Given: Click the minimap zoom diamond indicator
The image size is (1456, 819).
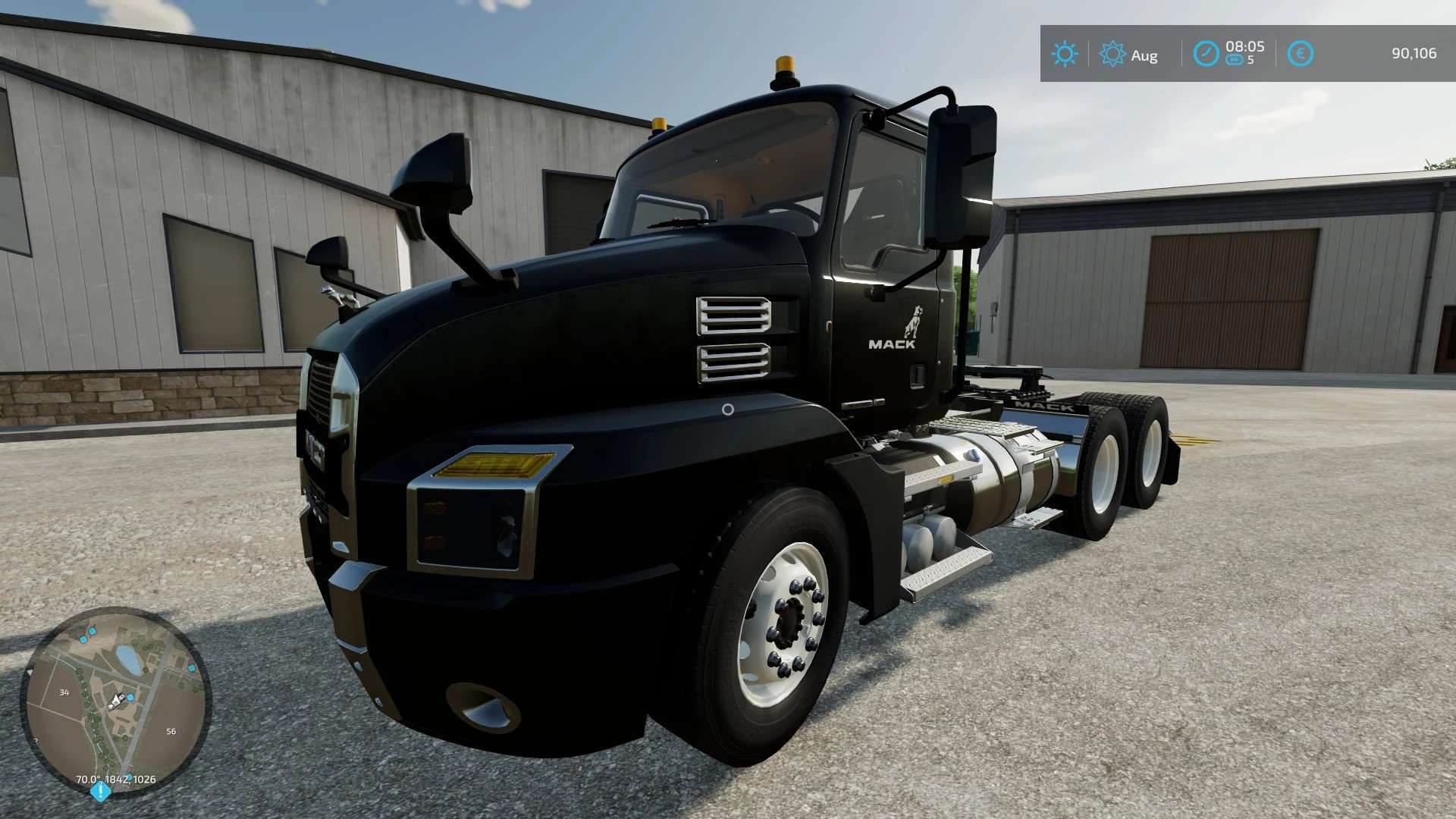Looking at the screenshot, I should click(x=102, y=790).
